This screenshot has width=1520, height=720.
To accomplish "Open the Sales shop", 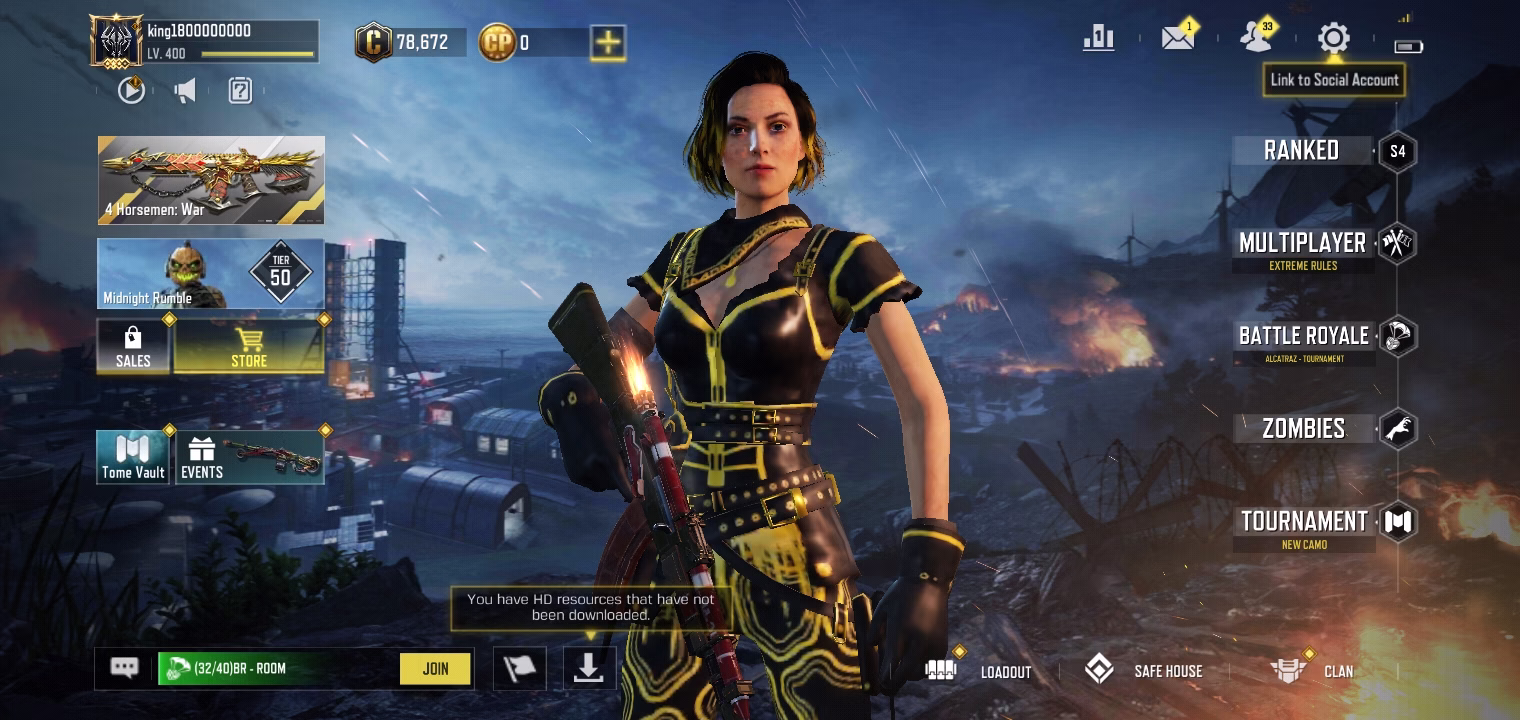I will tap(133, 346).
